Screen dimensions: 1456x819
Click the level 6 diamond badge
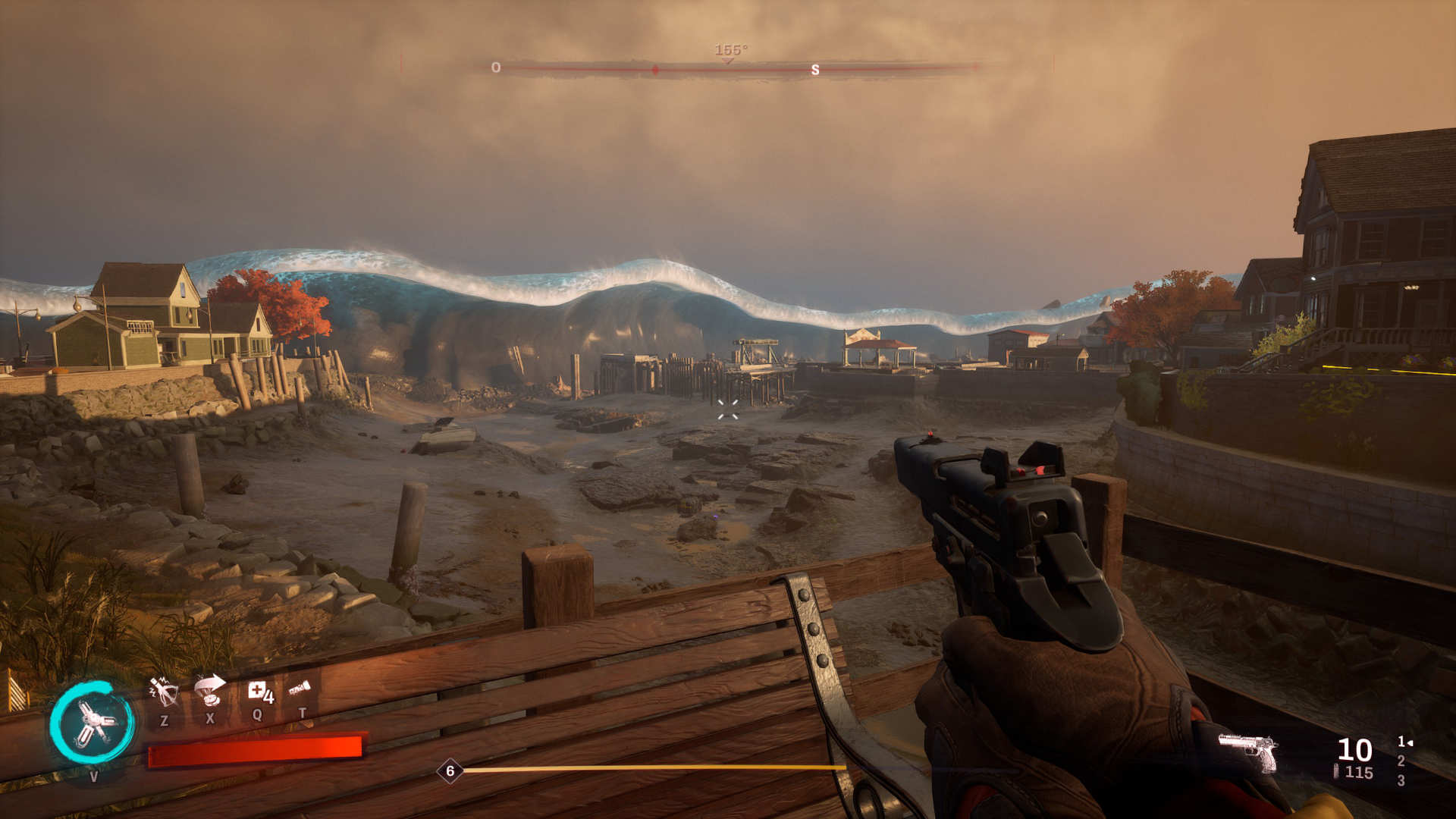coord(450,771)
